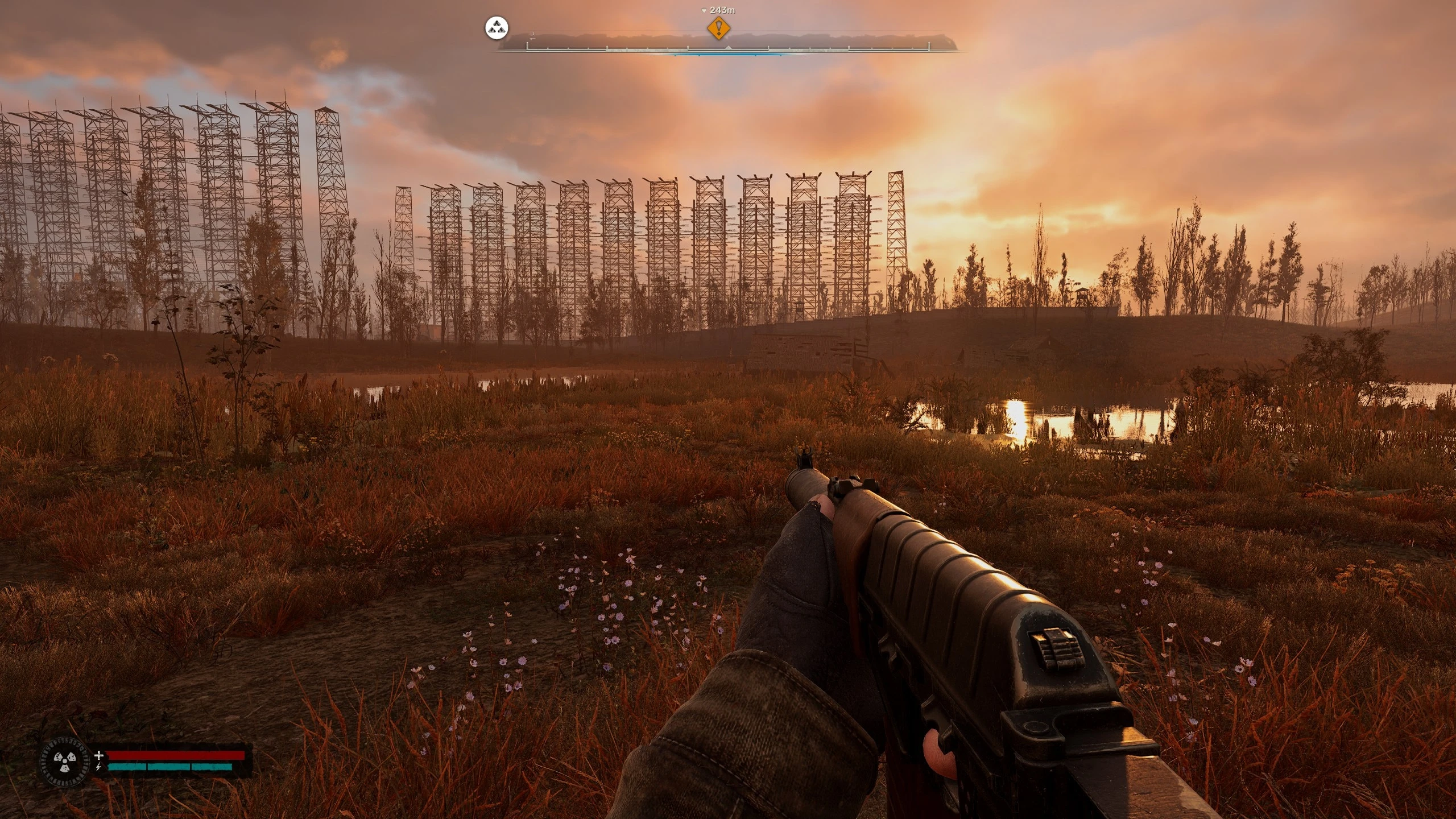Click the orange quest marker on the compass
1456x819 pixels.
pyautogui.click(x=719, y=28)
